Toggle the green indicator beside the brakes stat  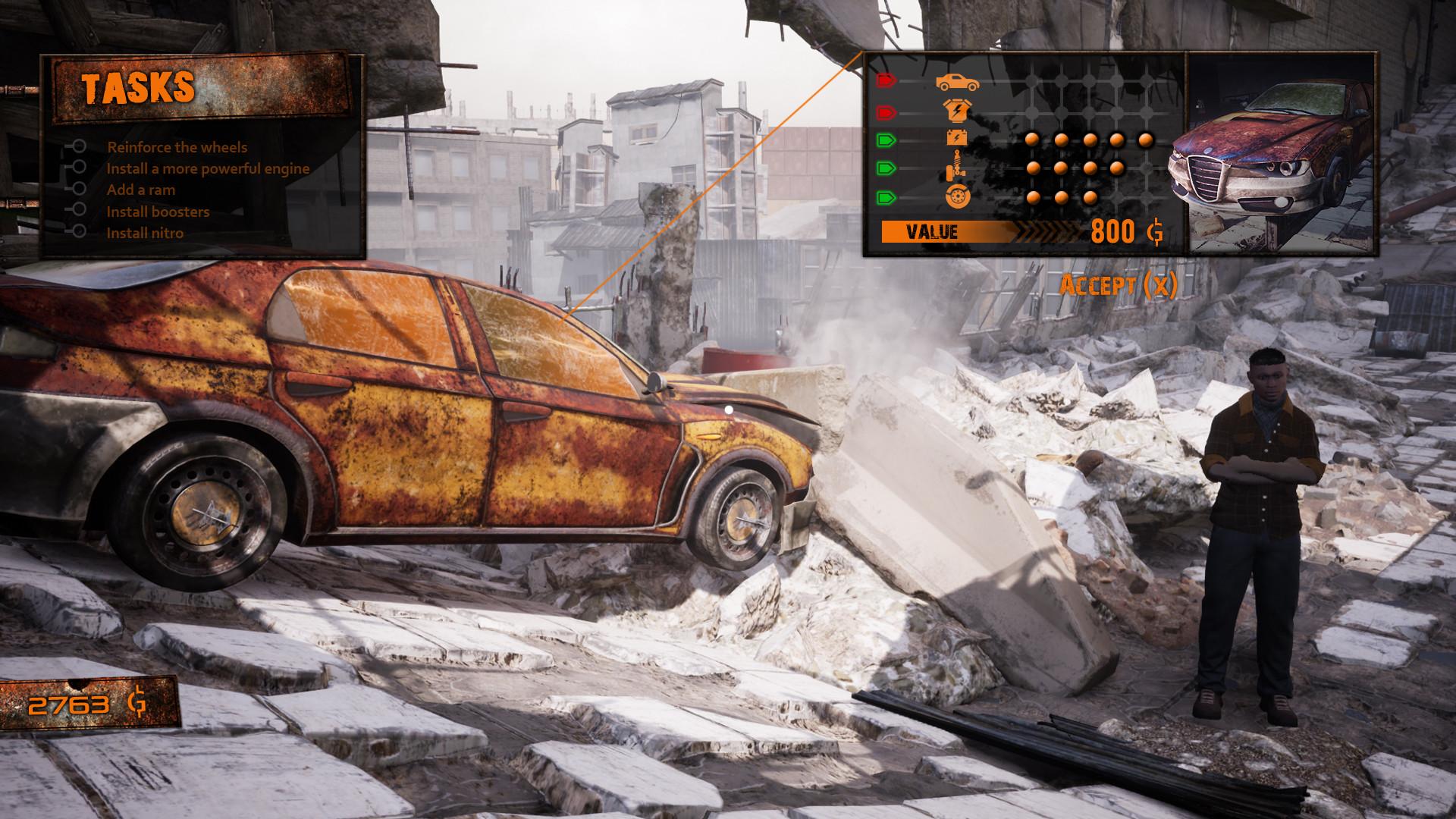click(886, 197)
